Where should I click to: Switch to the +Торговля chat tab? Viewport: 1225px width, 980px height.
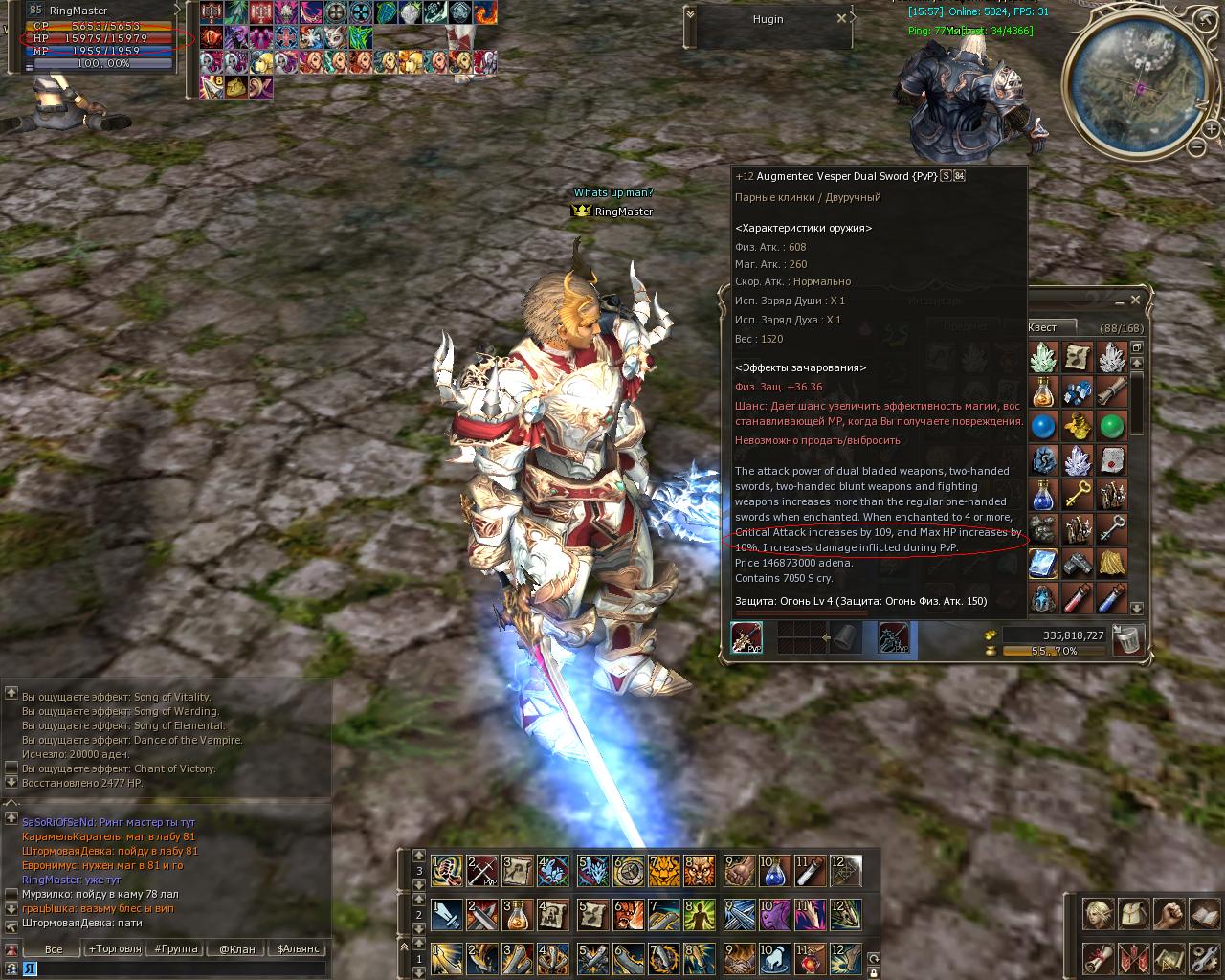pyautogui.click(x=114, y=949)
